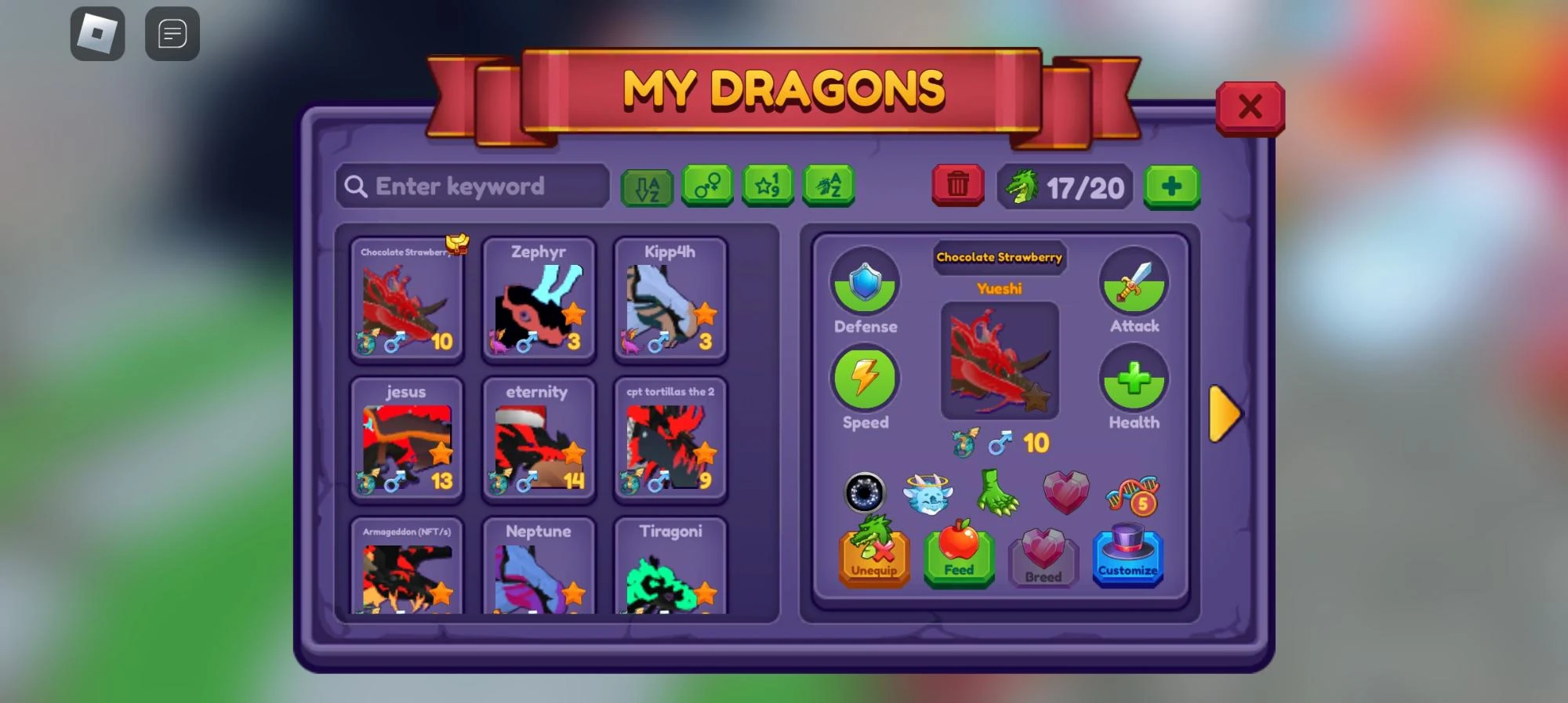Select the eternity dragon card
Screen dimensions: 1568x703
(539, 441)
